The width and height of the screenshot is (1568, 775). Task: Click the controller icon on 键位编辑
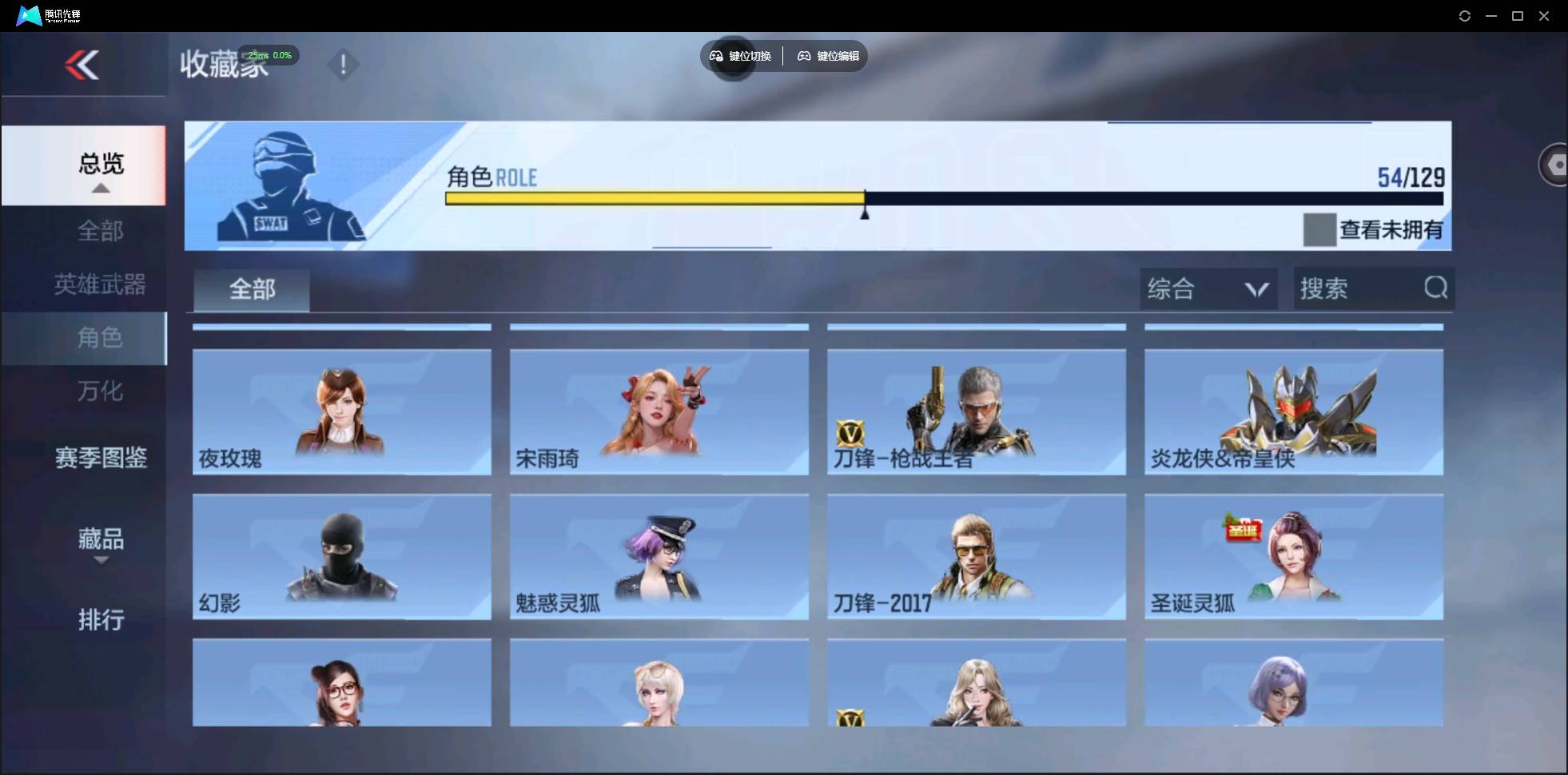pos(804,56)
